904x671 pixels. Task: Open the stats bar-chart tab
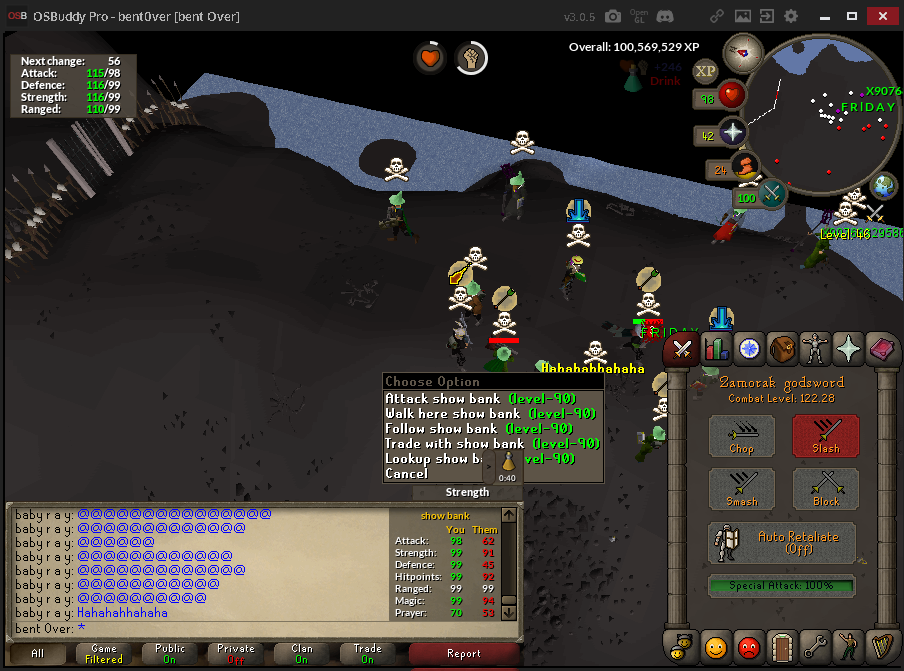(x=715, y=348)
